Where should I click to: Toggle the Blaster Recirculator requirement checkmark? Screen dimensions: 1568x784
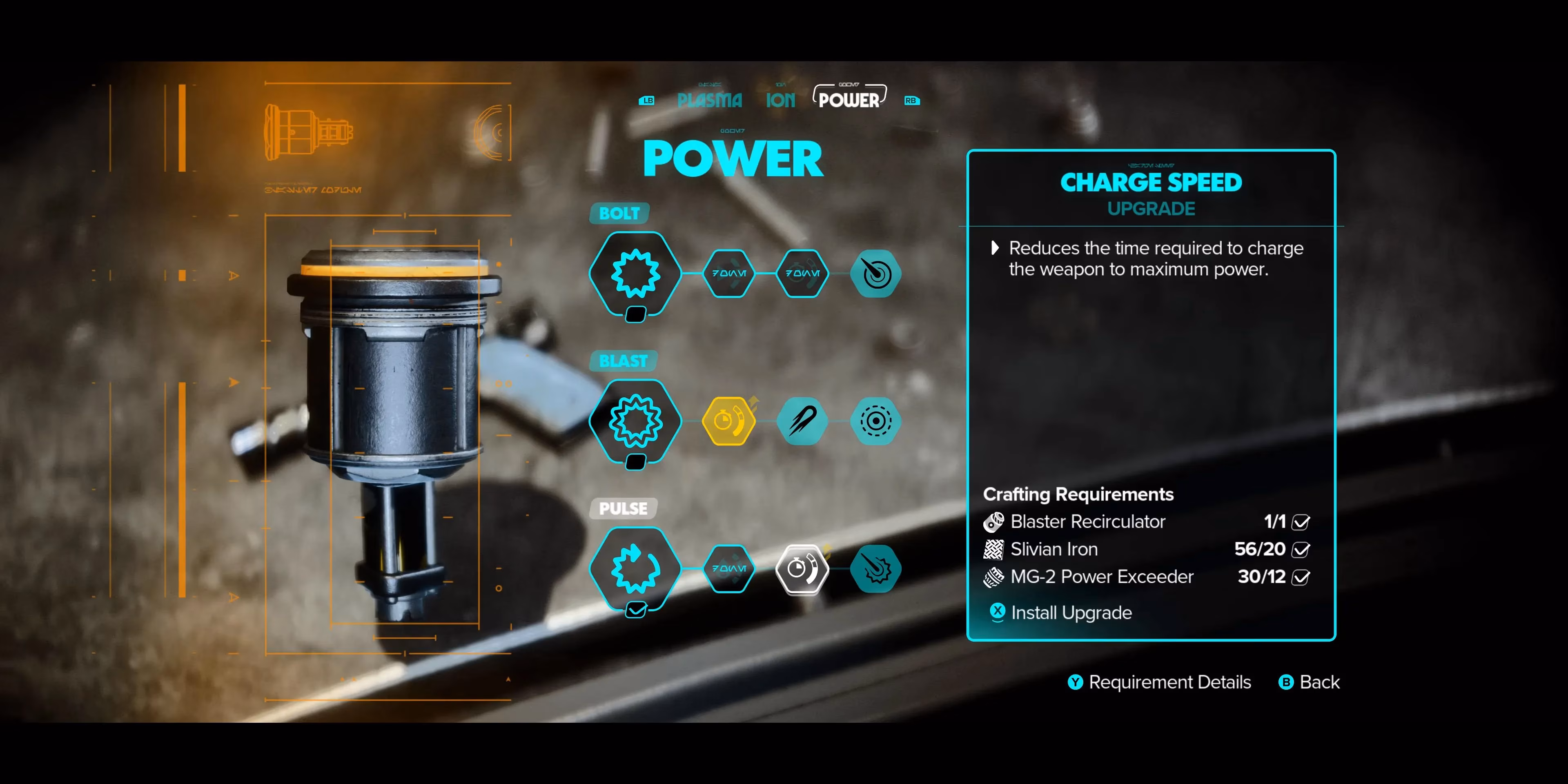(x=1301, y=522)
